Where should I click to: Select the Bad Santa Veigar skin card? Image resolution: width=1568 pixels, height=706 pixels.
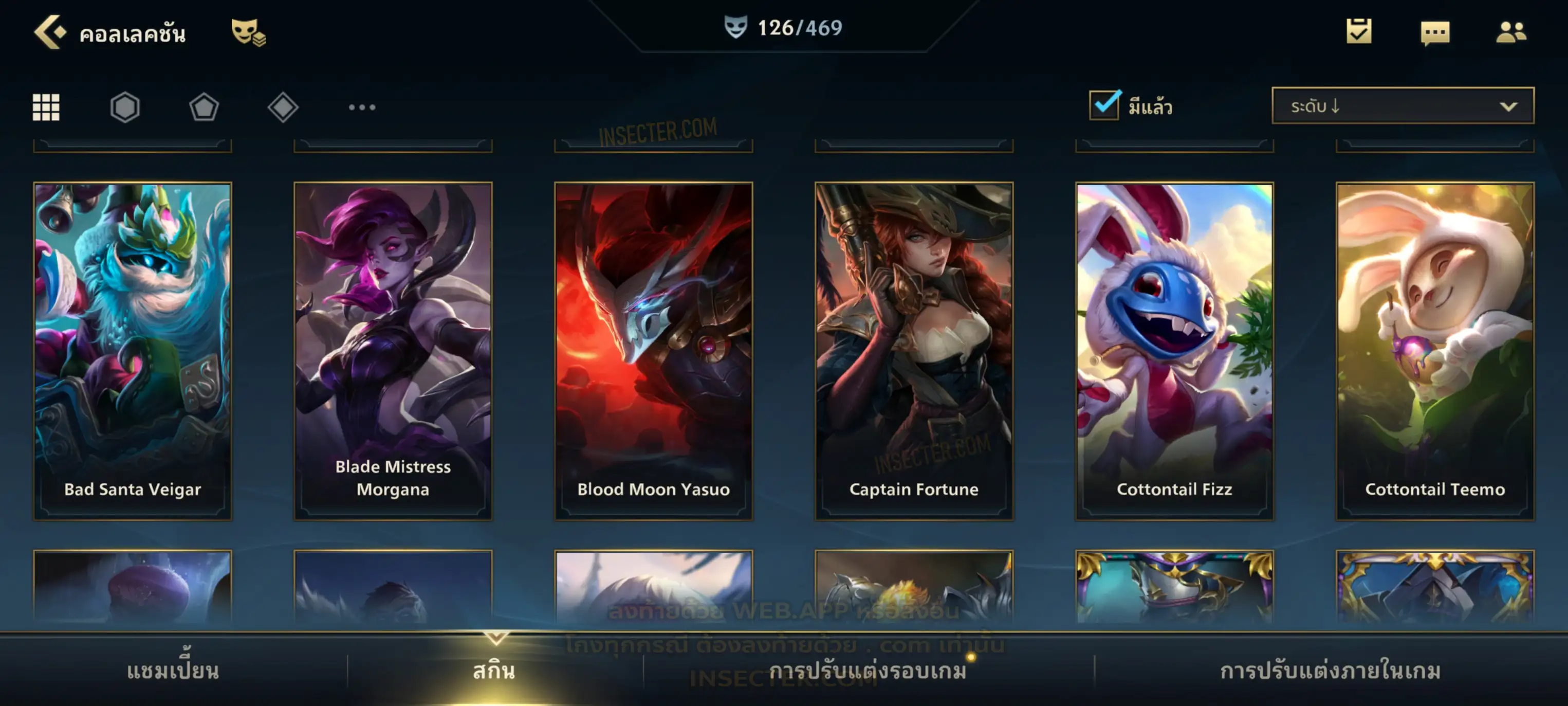pos(133,351)
